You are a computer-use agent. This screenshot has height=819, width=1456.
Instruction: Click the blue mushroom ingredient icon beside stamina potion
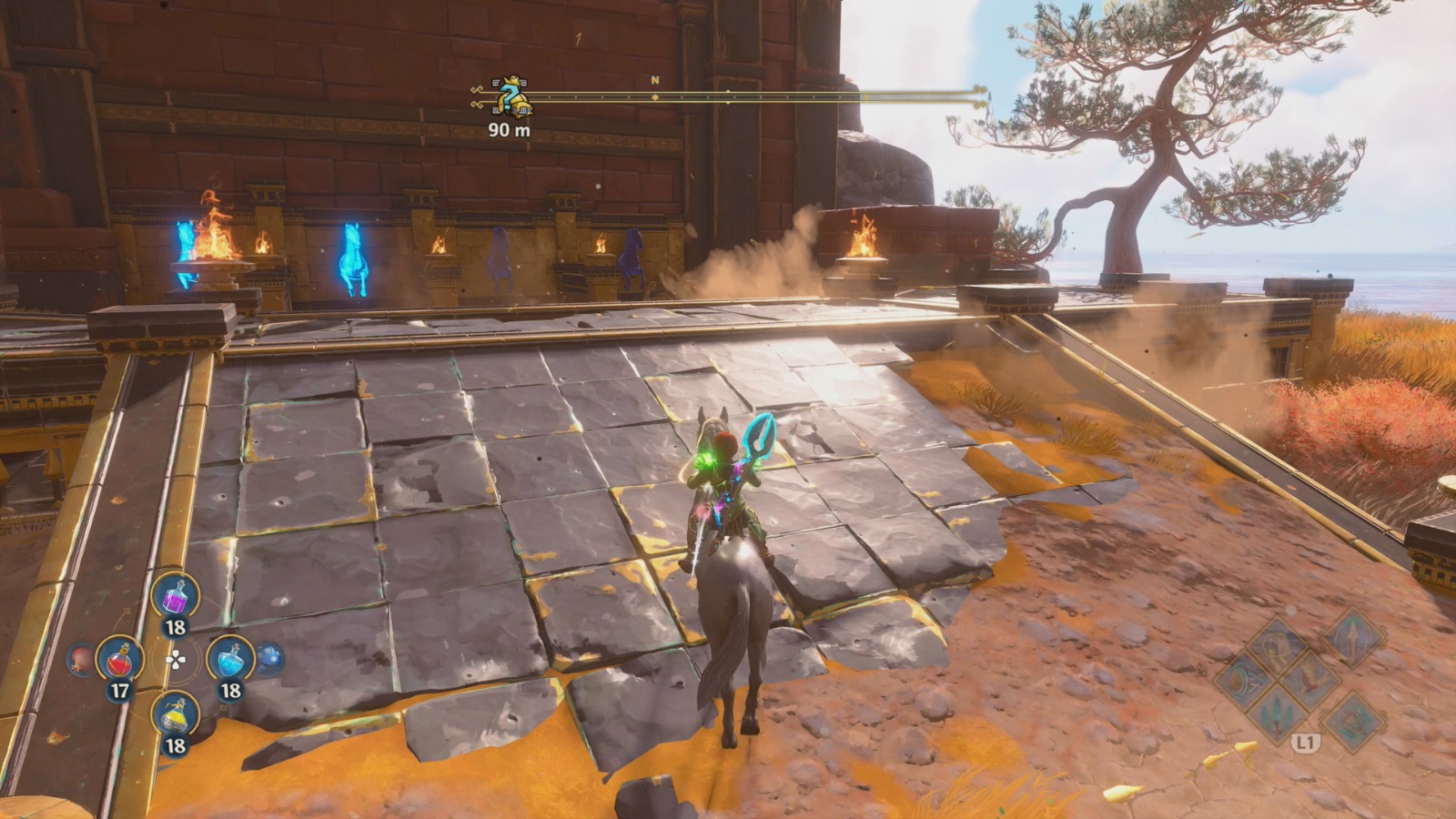tap(269, 659)
